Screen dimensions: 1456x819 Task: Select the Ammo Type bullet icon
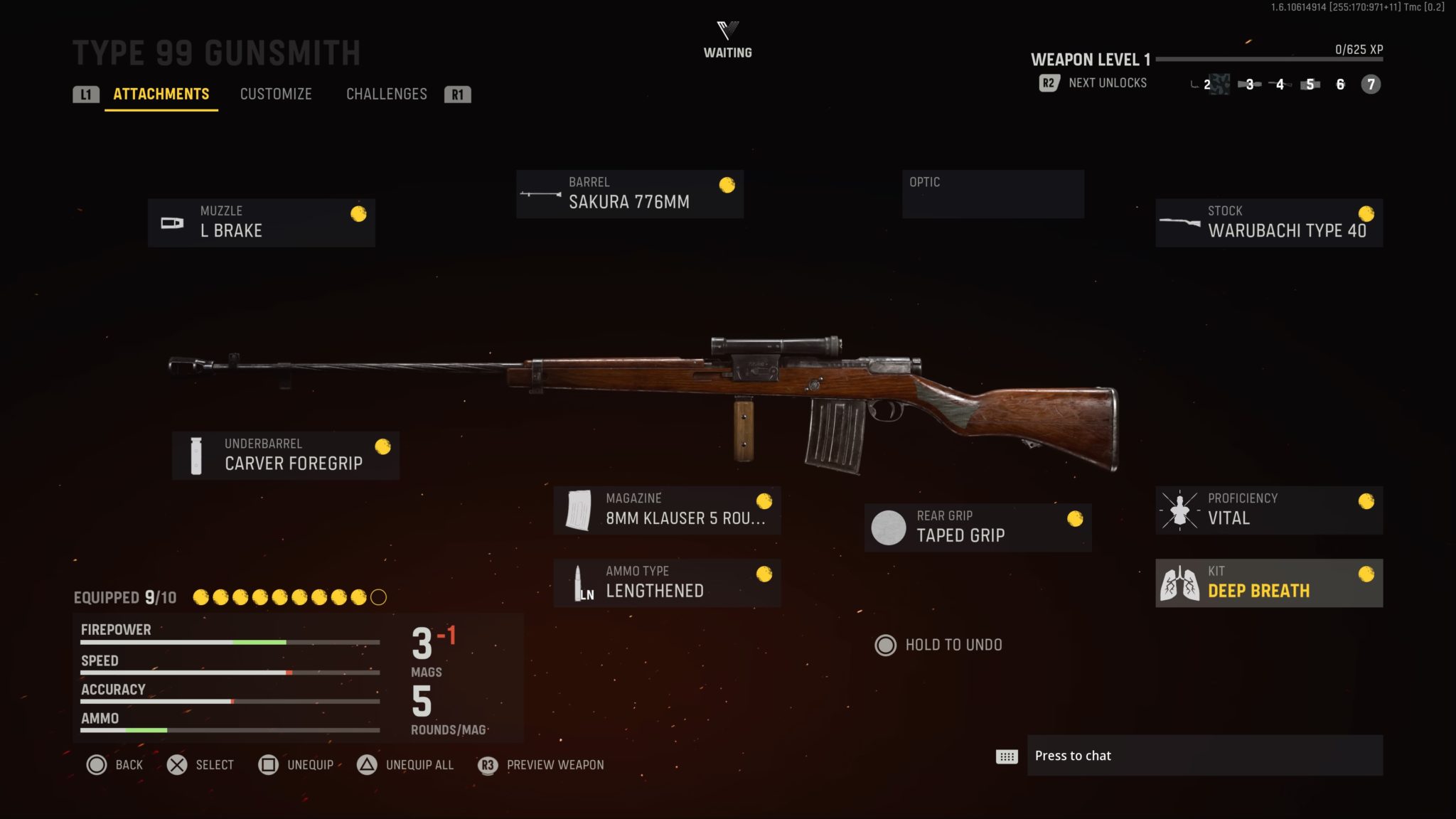581,582
